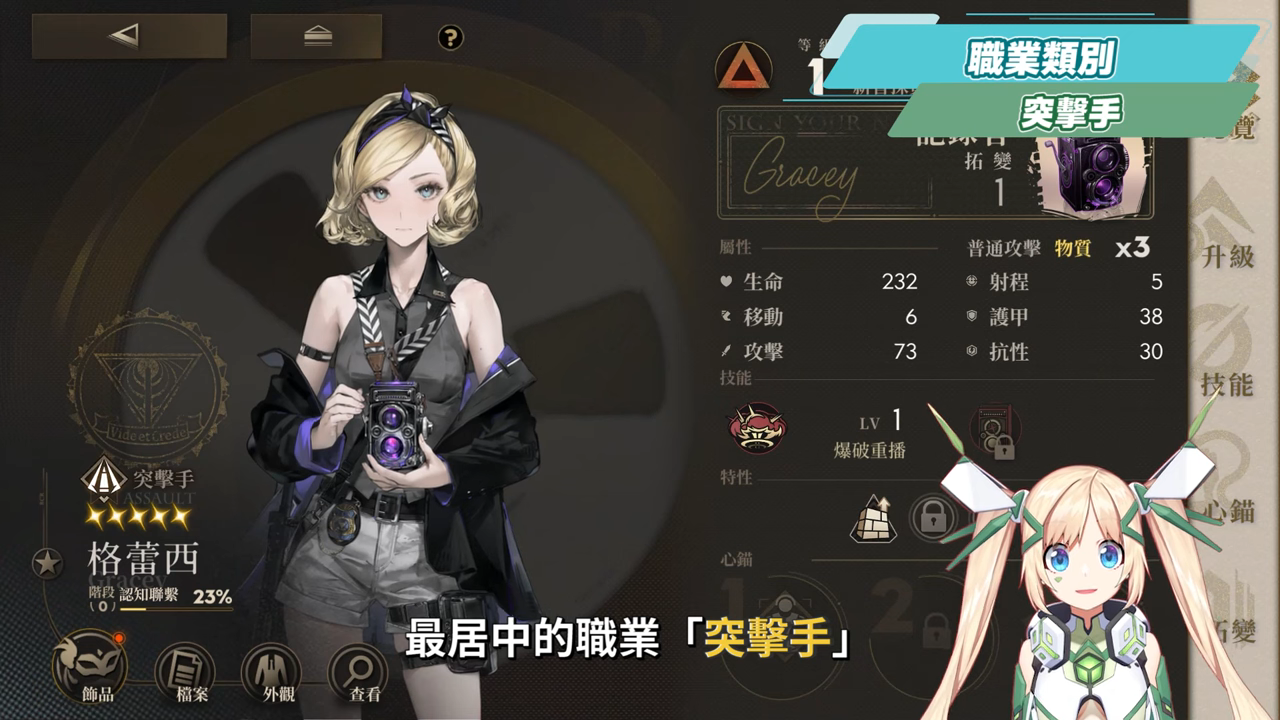
Task: Open the question mark help
Action: point(451,38)
